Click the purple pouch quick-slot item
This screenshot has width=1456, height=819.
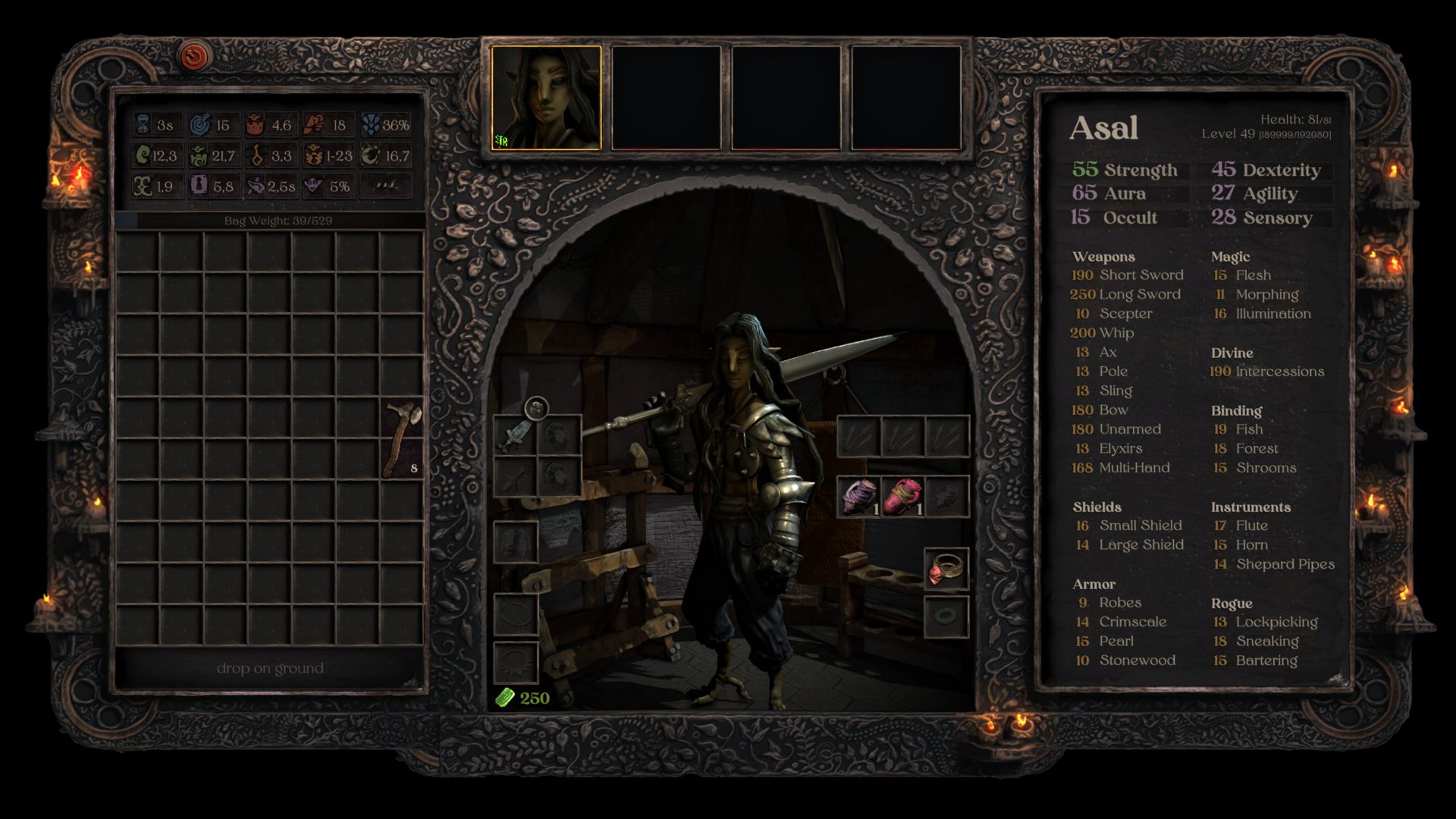tap(858, 497)
